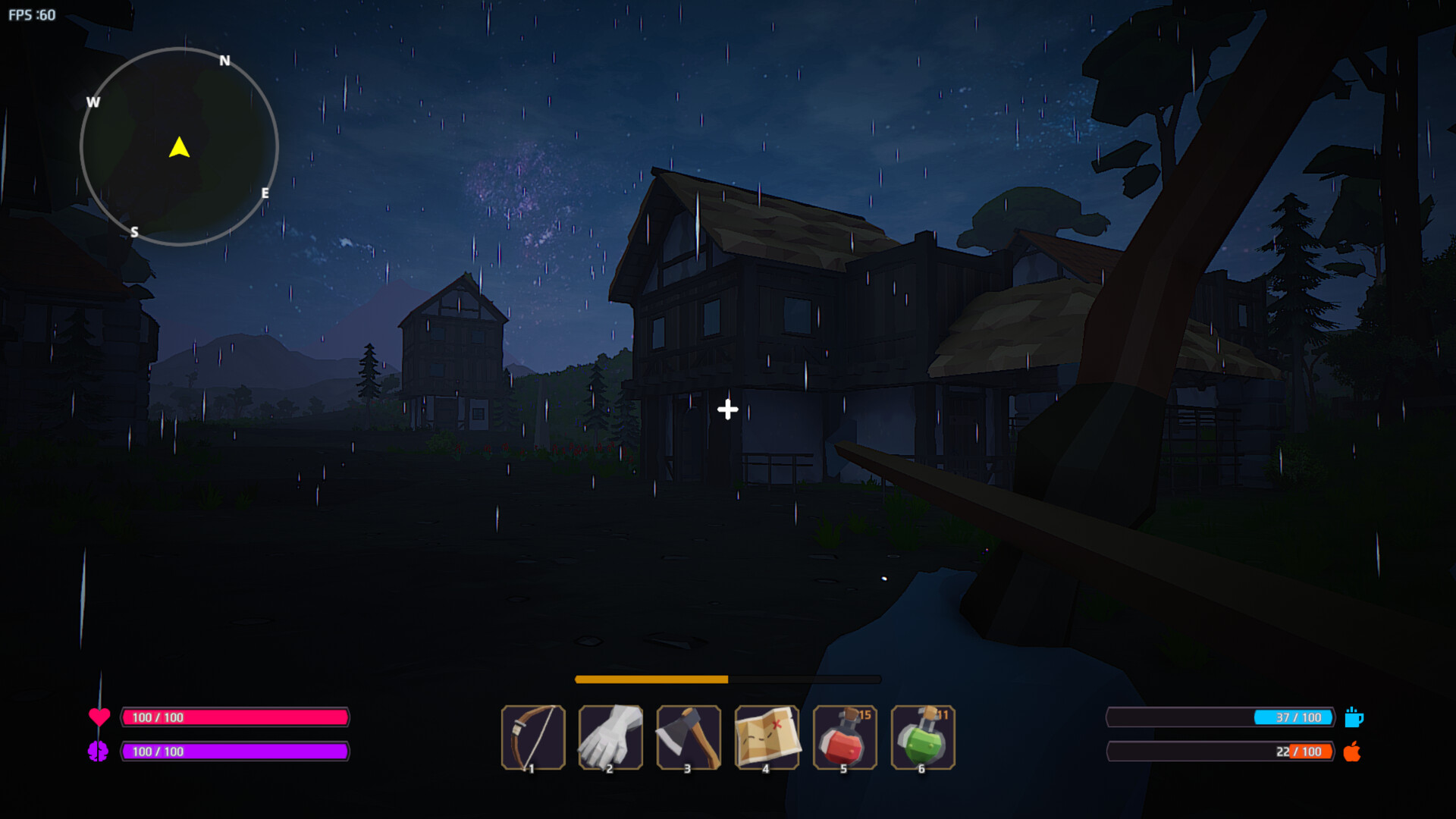Click the S marker on the compass
Image resolution: width=1456 pixels, height=819 pixels.
(135, 233)
